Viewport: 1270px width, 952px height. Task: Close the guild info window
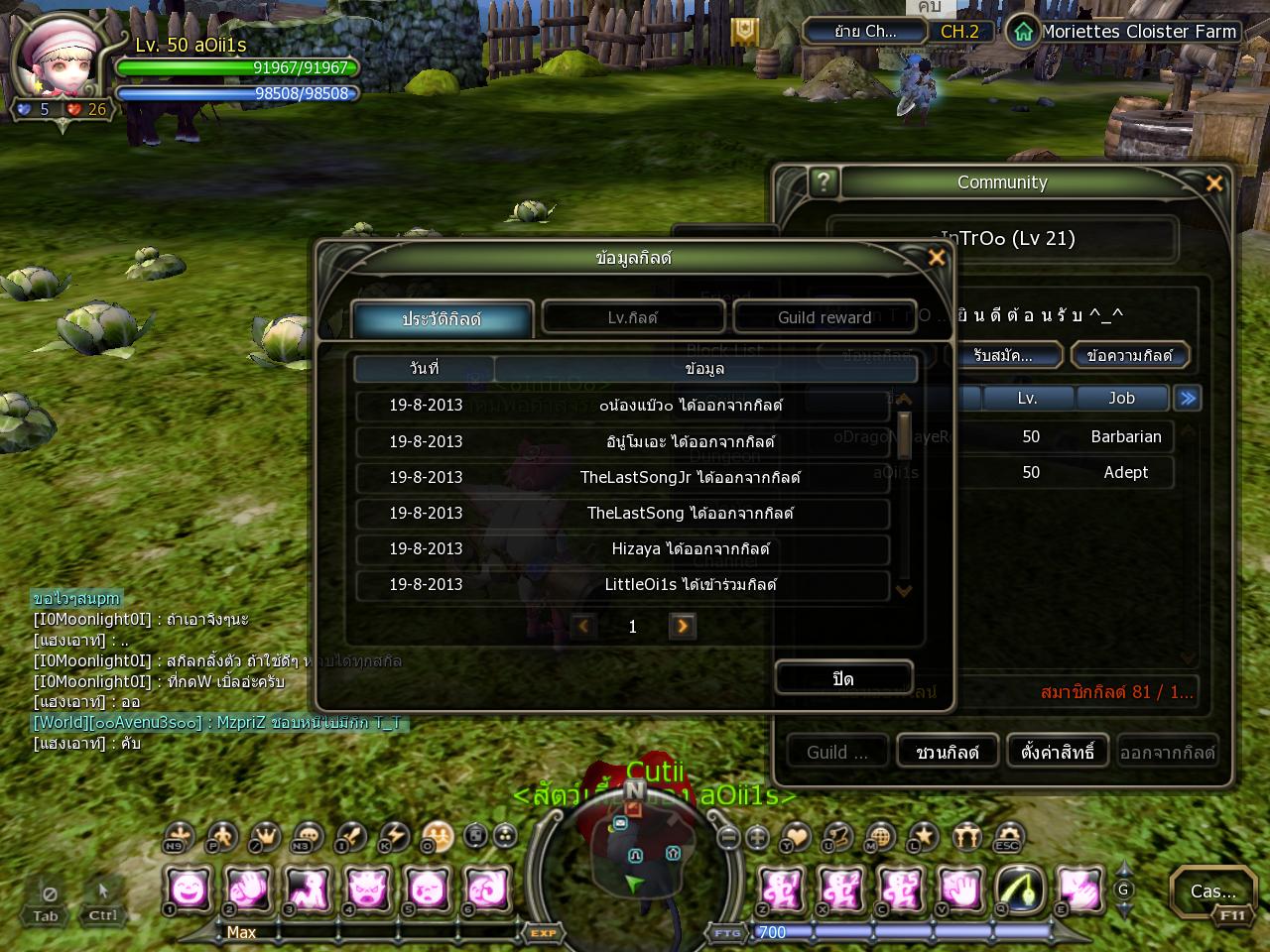click(x=936, y=258)
